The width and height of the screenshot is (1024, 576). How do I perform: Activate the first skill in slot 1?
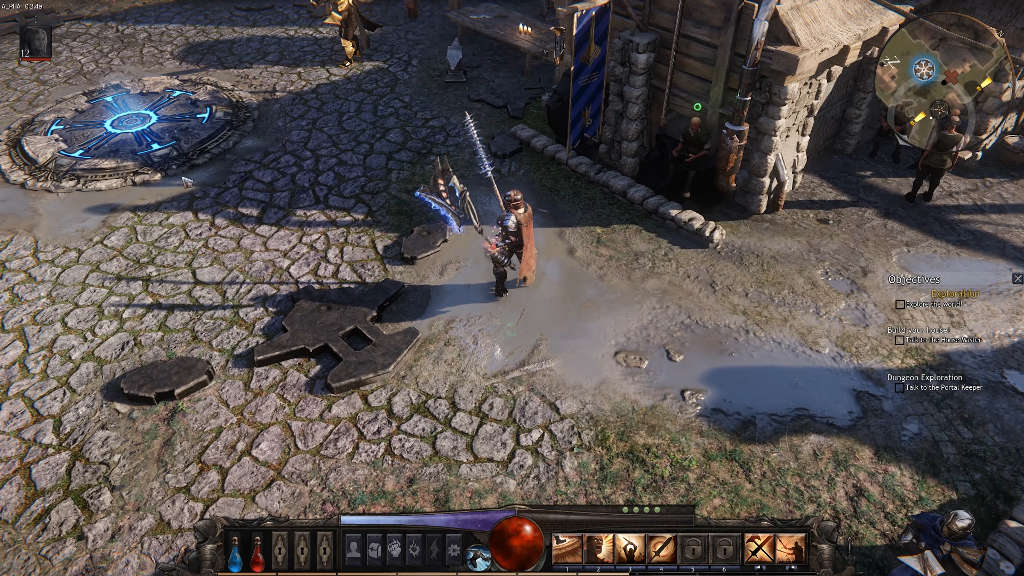pos(567,548)
